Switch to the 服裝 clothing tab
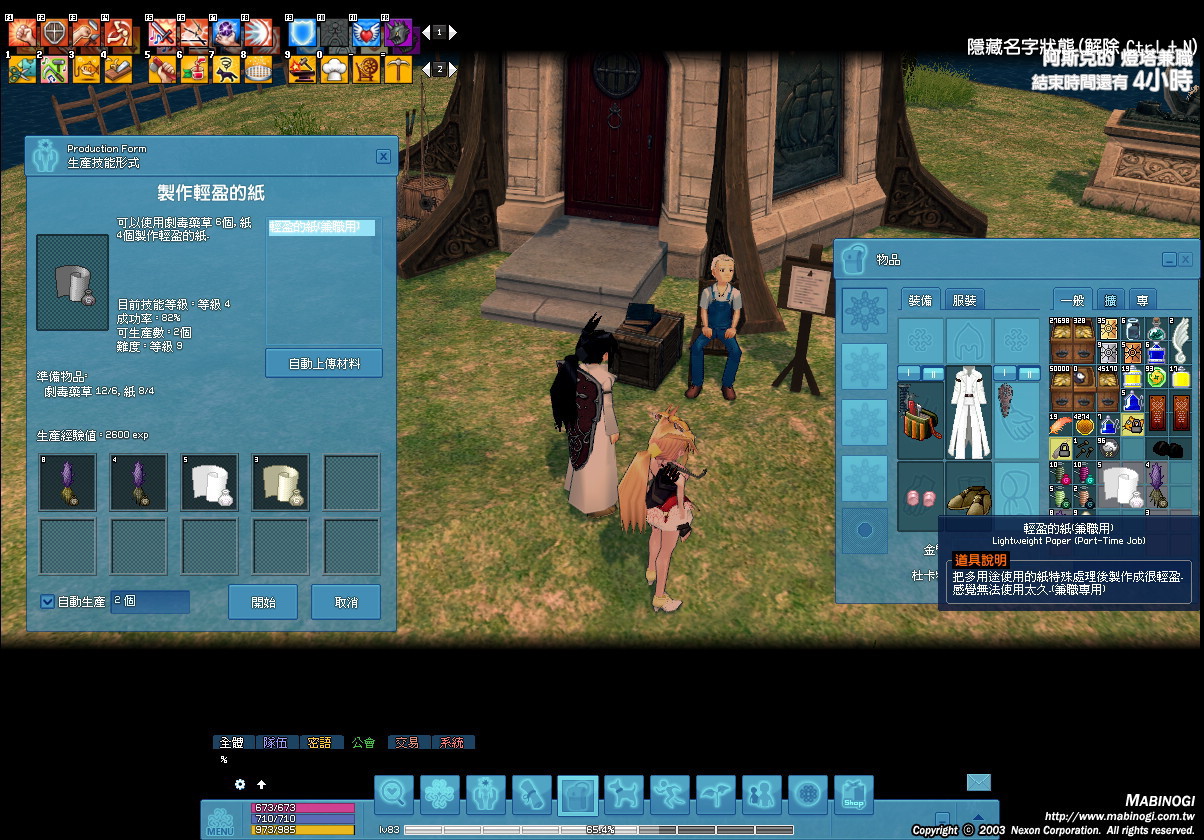 click(x=964, y=299)
